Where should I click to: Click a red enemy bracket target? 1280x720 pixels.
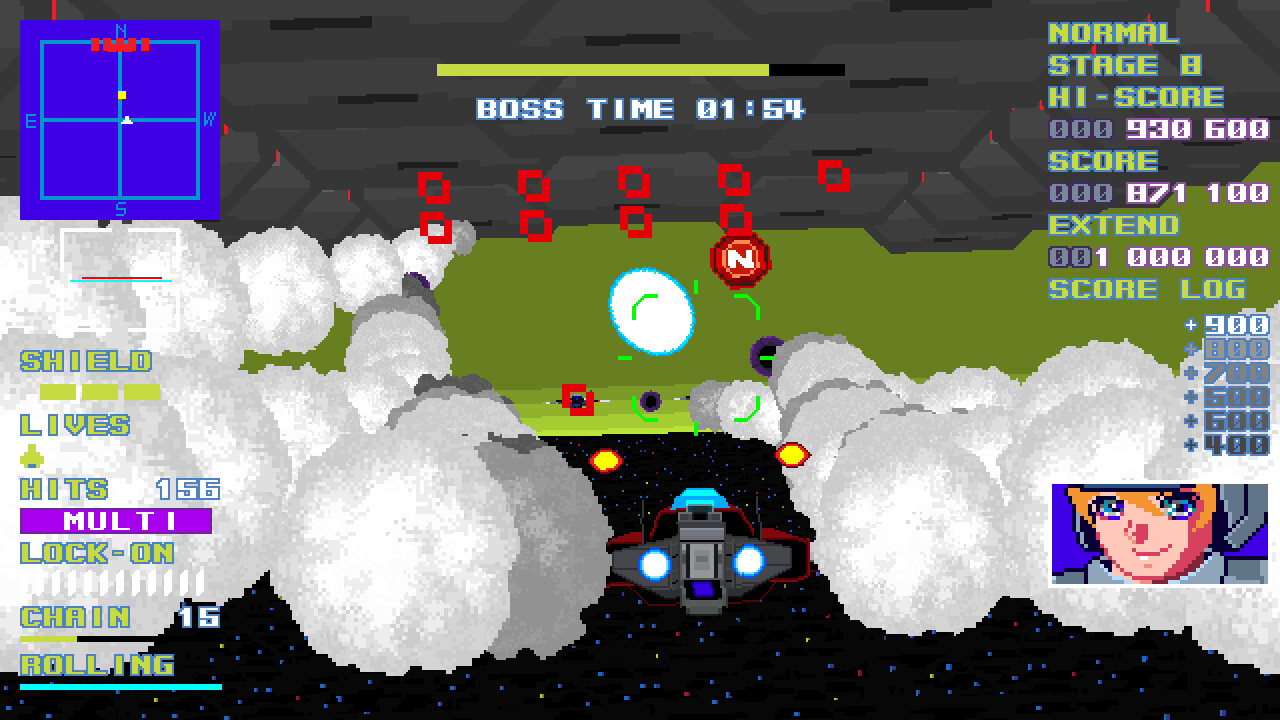point(434,185)
